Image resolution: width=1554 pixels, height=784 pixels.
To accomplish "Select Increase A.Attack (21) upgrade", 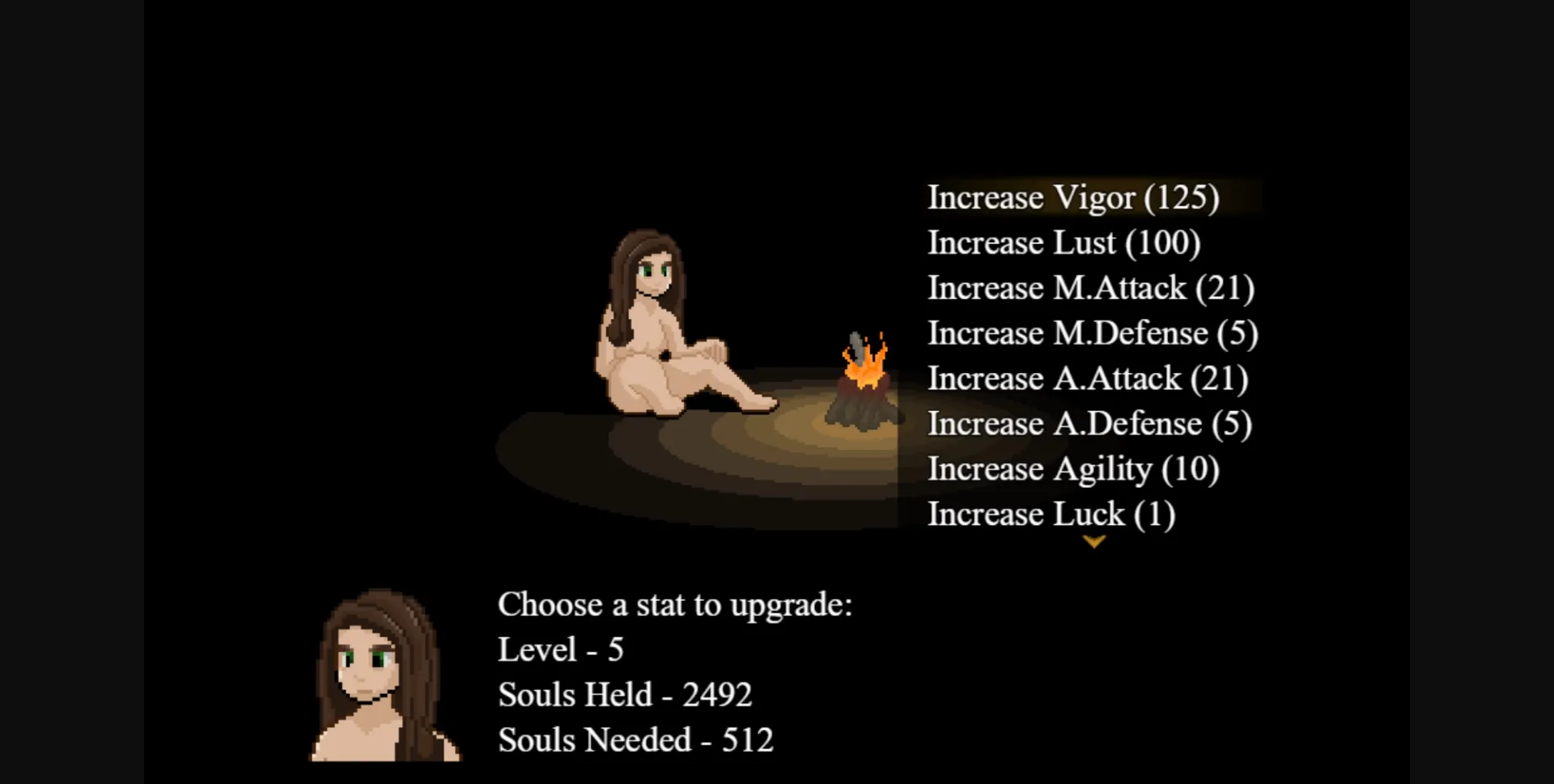I will coord(1089,378).
